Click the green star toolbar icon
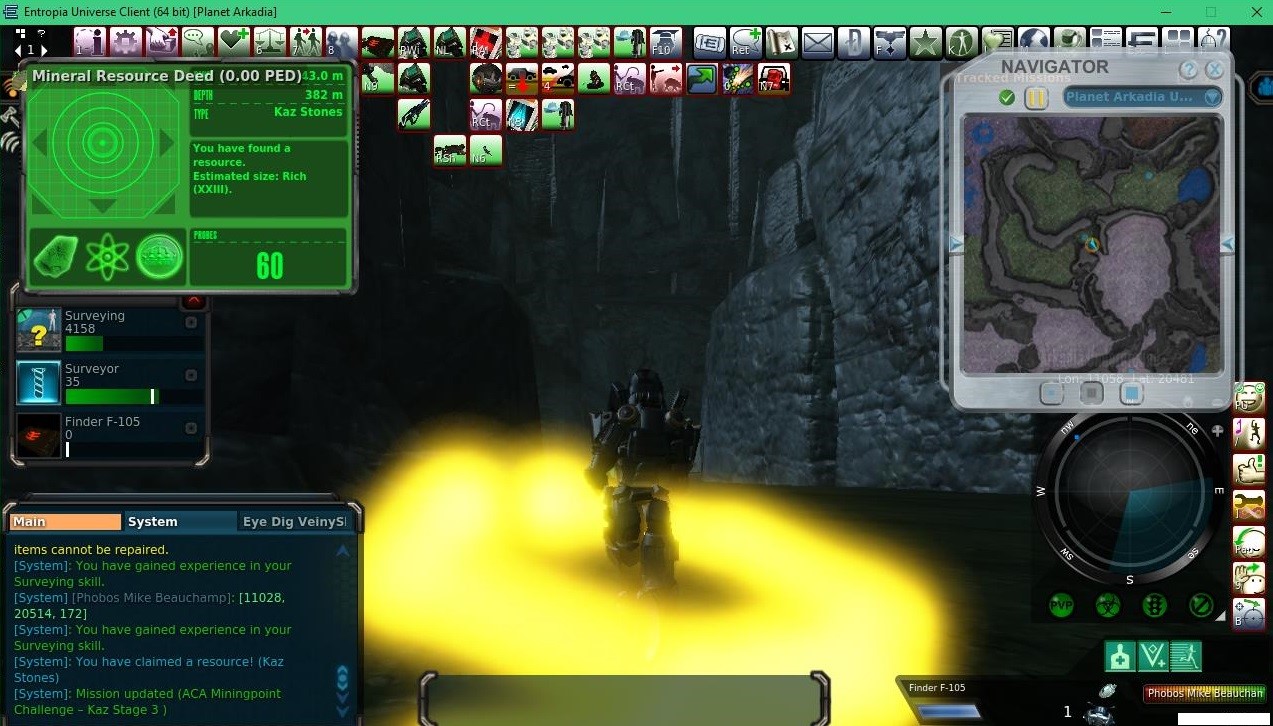 (x=925, y=43)
